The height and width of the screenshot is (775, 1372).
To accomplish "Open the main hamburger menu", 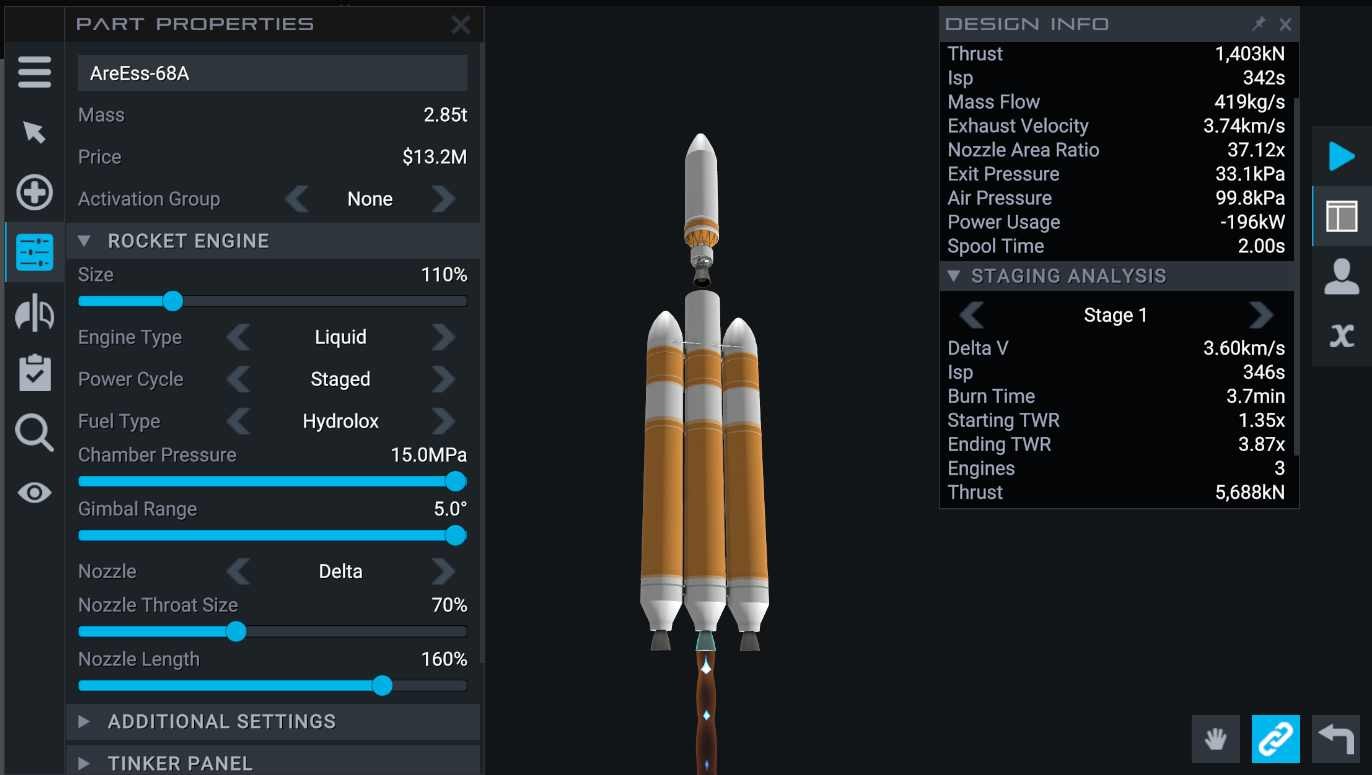I will 34,72.
